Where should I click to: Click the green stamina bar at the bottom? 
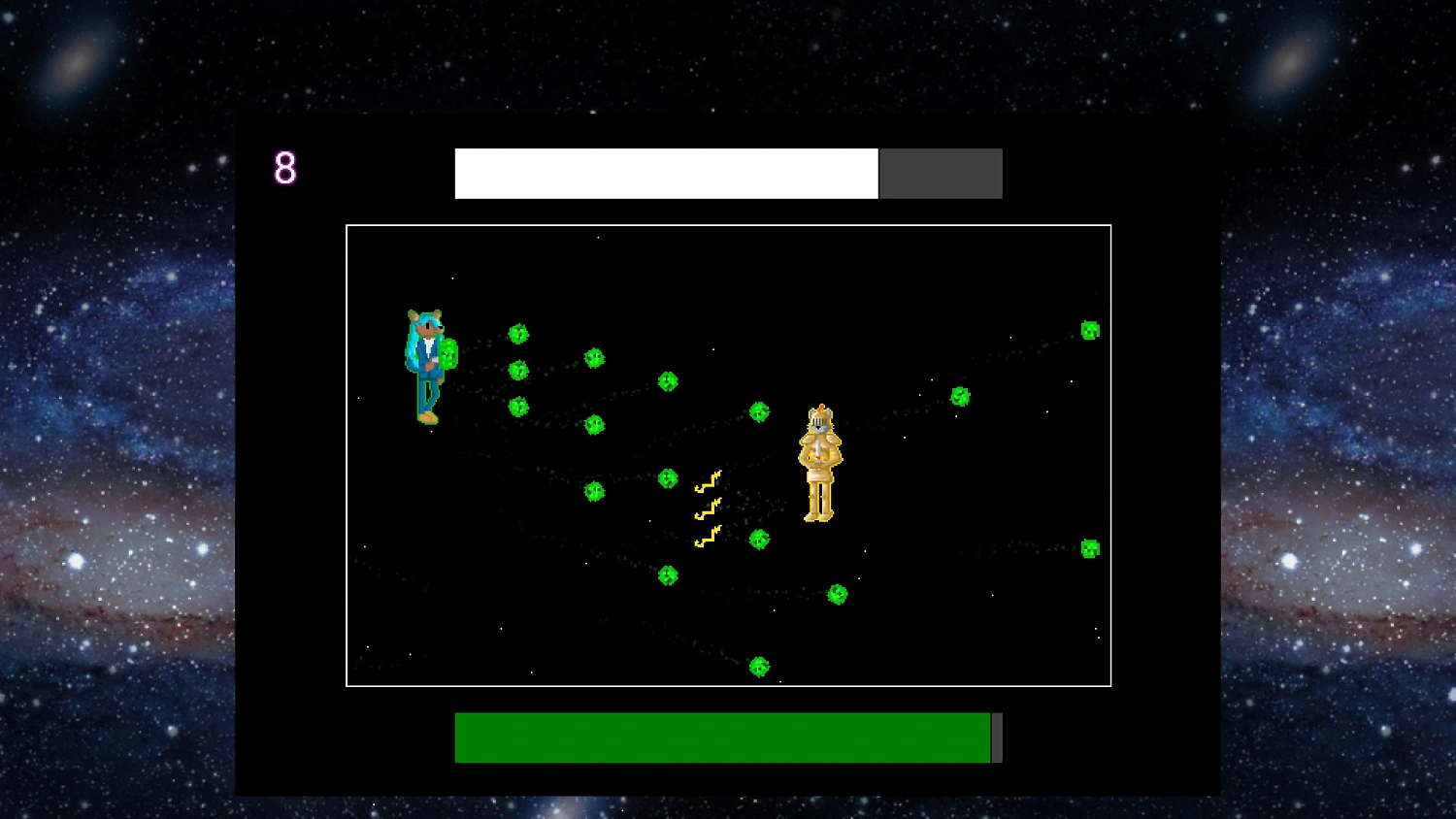[x=723, y=737]
